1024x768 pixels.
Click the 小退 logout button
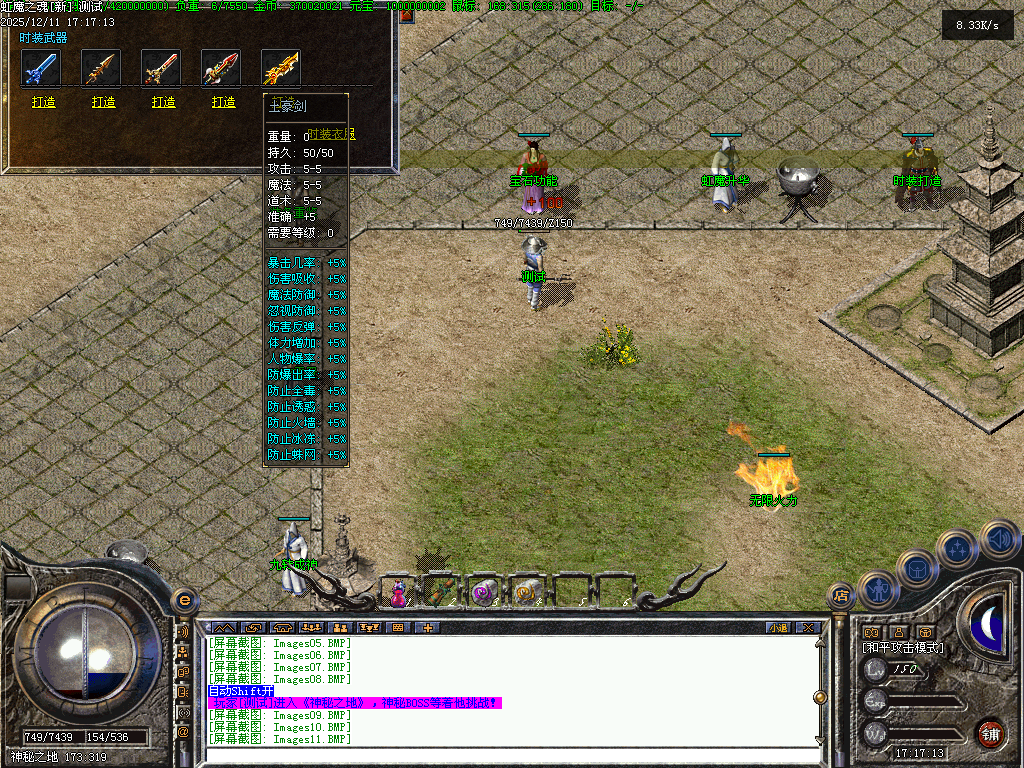click(x=777, y=628)
